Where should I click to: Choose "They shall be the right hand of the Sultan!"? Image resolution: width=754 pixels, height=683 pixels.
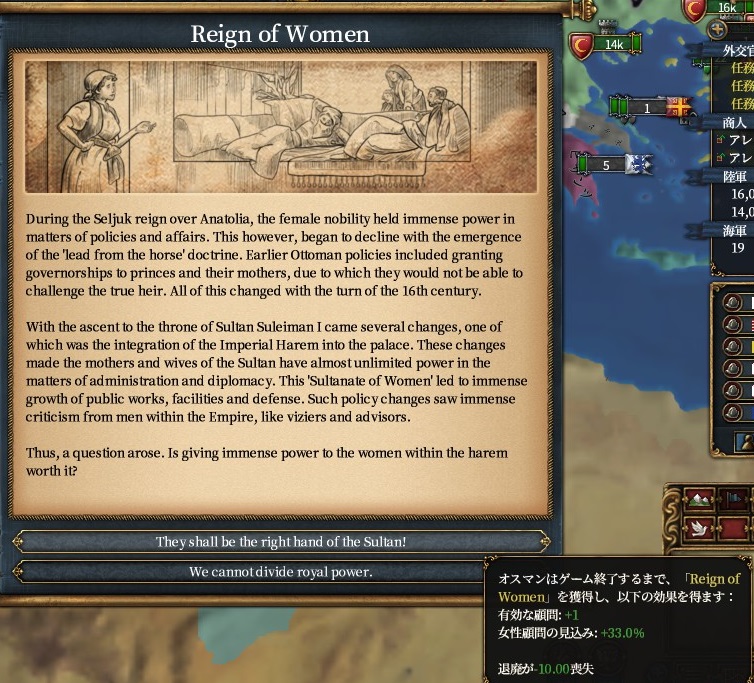[x=281, y=542]
